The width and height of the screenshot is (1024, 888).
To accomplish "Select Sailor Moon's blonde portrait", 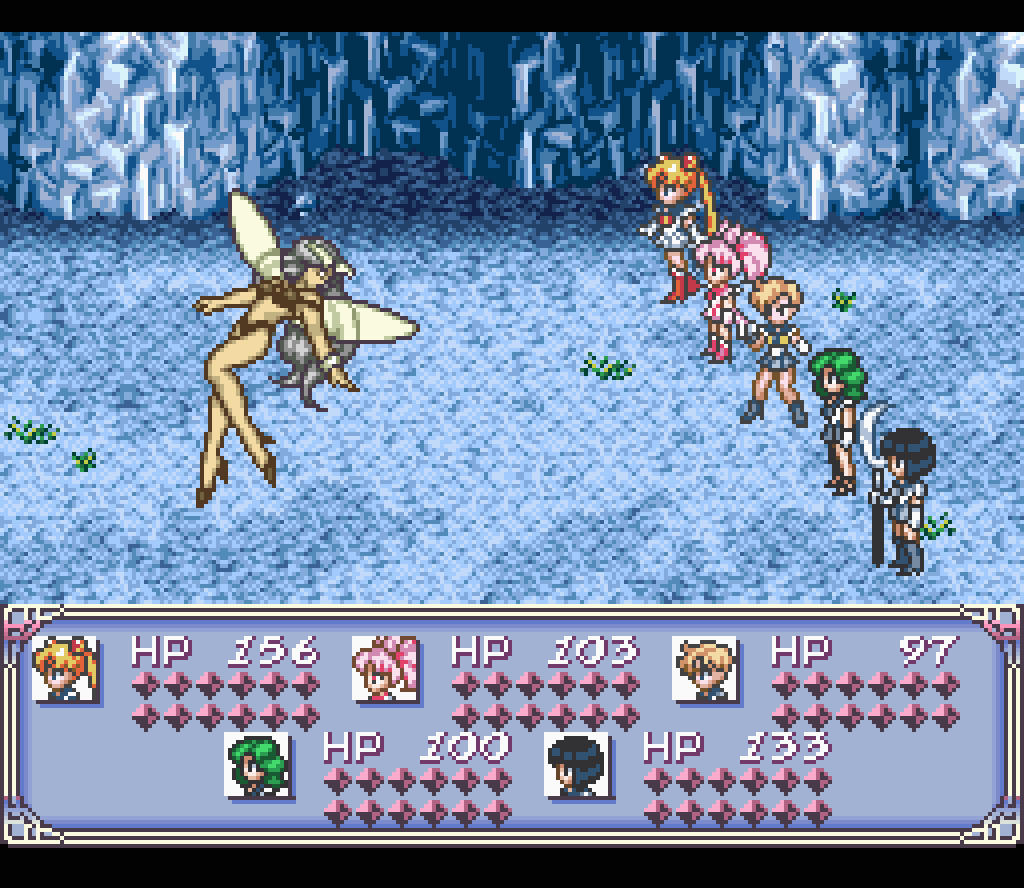I will pos(65,669).
